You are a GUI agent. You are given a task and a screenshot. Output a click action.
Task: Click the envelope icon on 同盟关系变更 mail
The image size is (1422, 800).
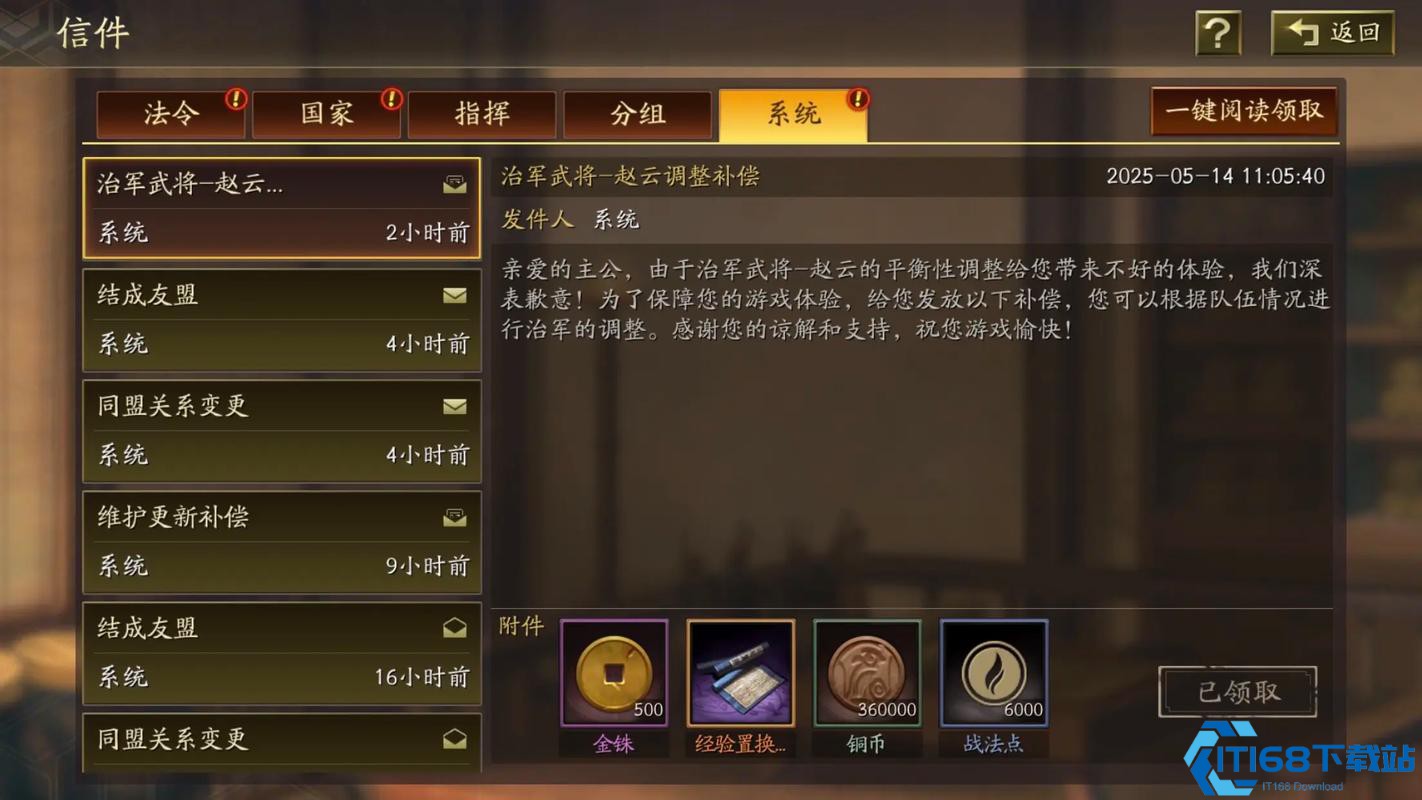click(455, 407)
